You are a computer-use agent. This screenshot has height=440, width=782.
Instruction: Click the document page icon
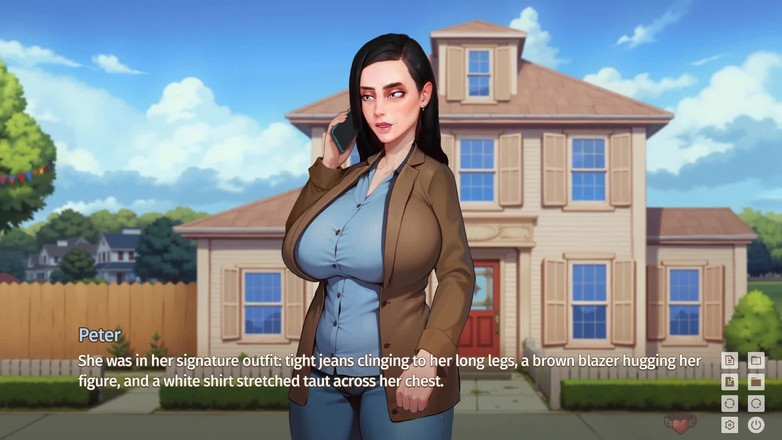point(730,360)
